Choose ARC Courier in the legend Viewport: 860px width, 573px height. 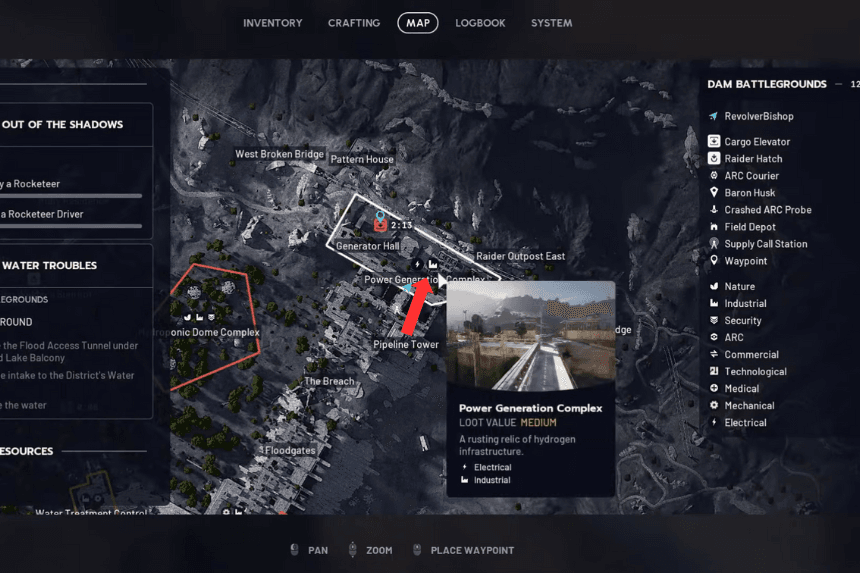(x=751, y=176)
